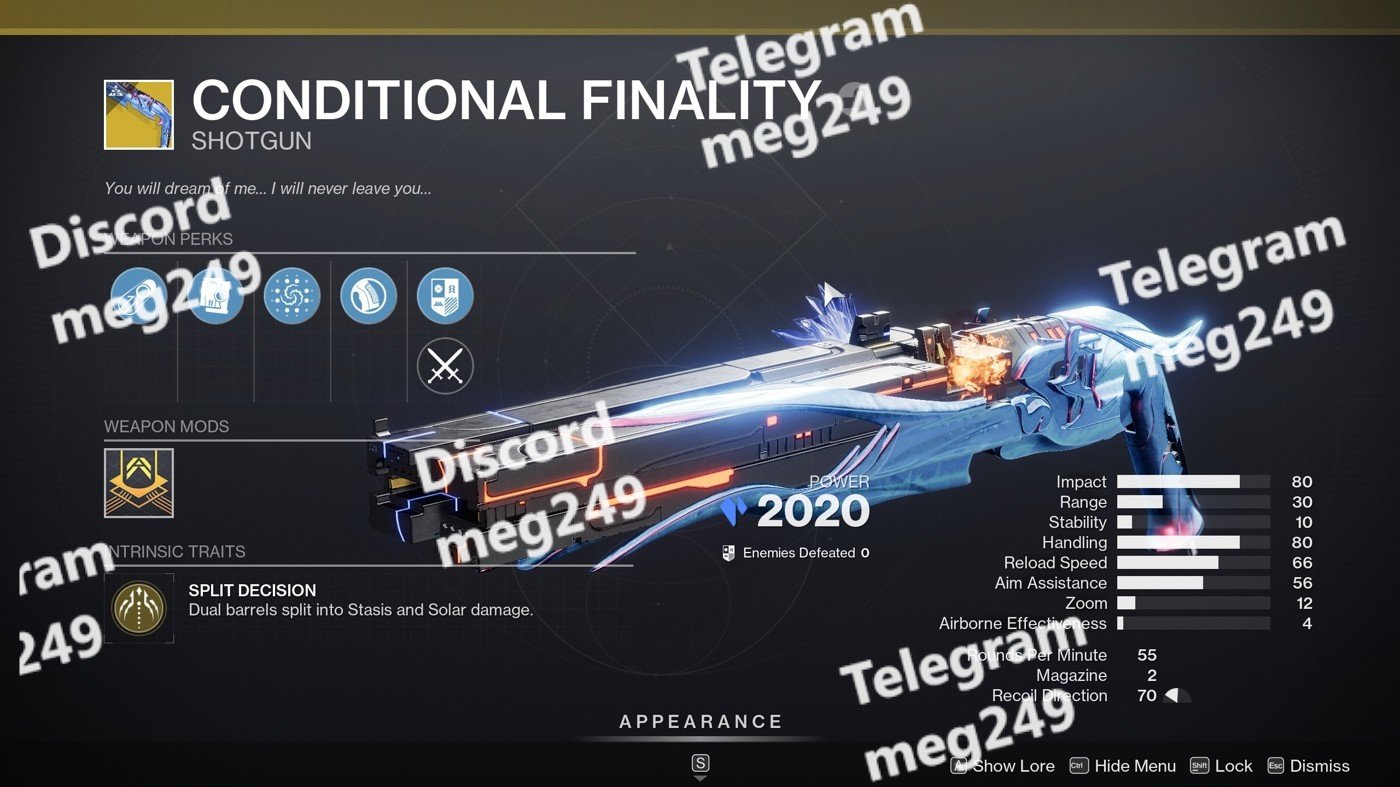The height and width of the screenshot is (787, 1400).
Task: Hide the menu overlay
Action: coord(1123,766)
